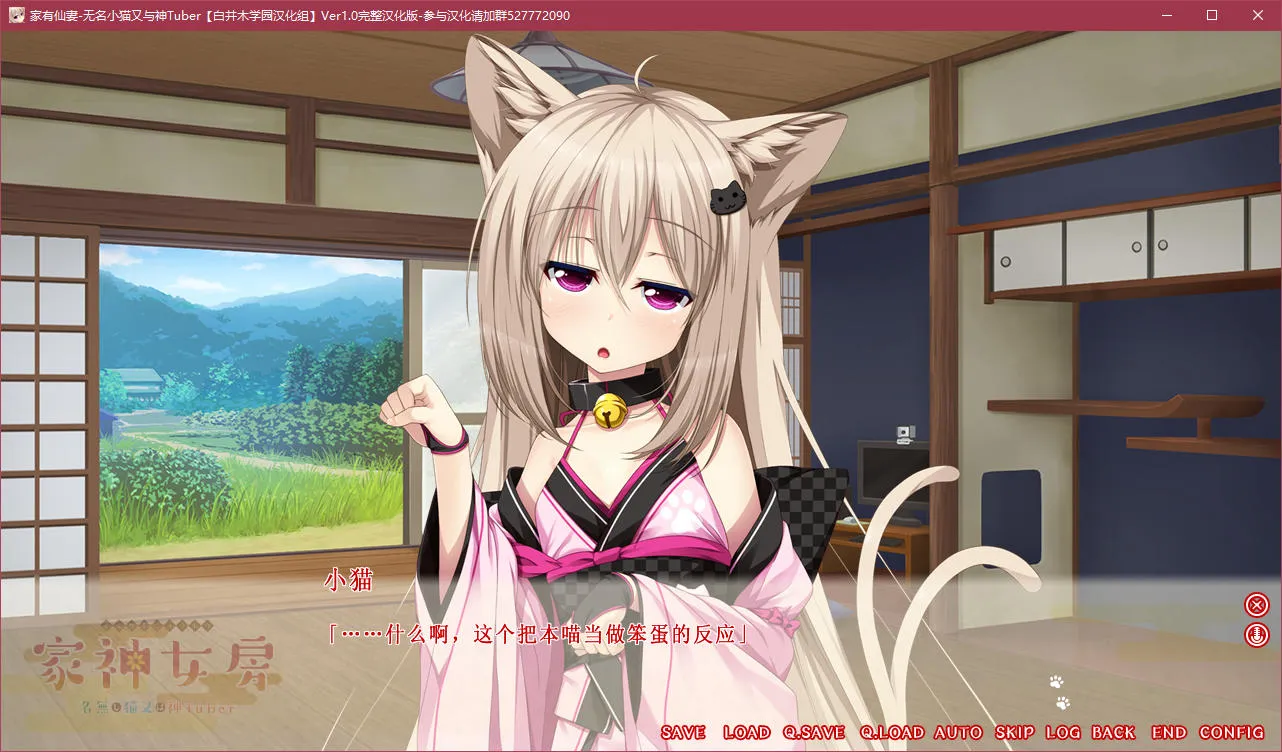This screenshot has height=752, width=1282.
Task: Select BACK to return to previous line
Action: (x=1113, y=733)
